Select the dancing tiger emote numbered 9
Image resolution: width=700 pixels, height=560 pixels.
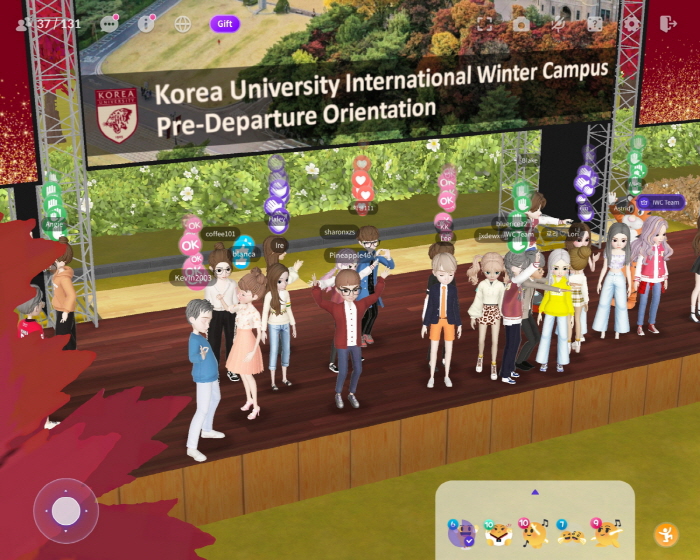(x=607, y=534)
